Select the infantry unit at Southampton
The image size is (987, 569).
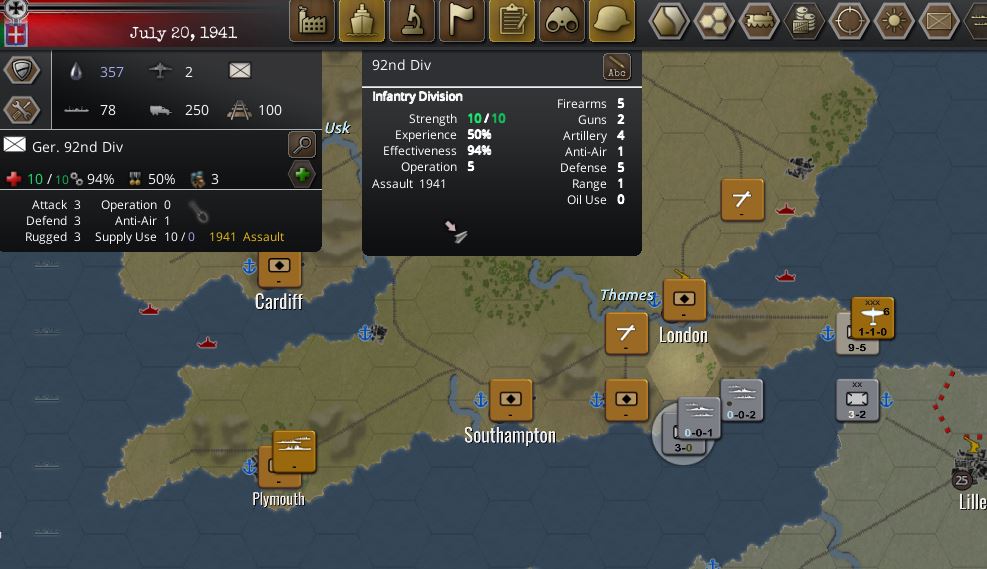point(510,400)
